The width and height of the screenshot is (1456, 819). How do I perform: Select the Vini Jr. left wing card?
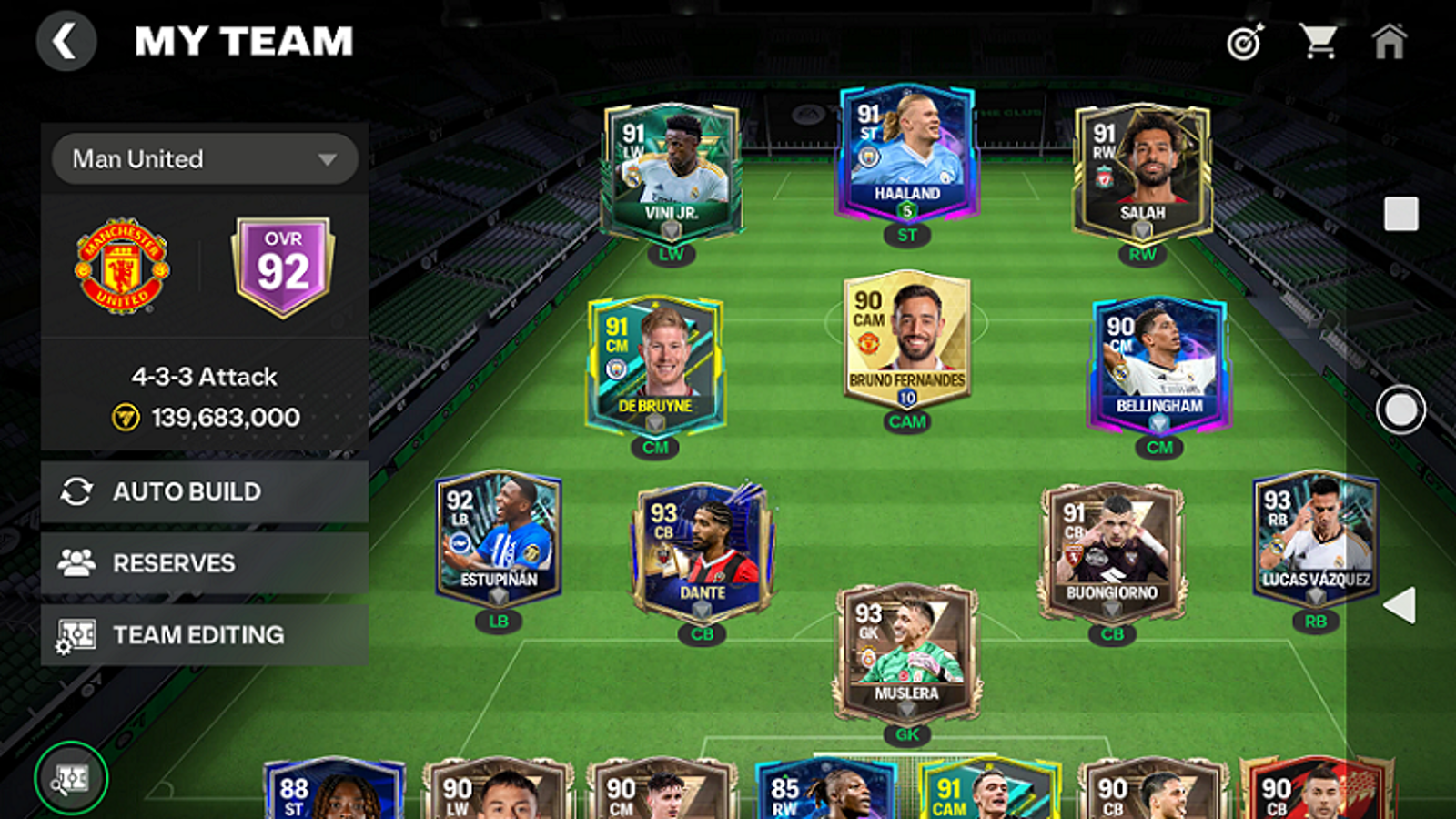pos(672,173)
